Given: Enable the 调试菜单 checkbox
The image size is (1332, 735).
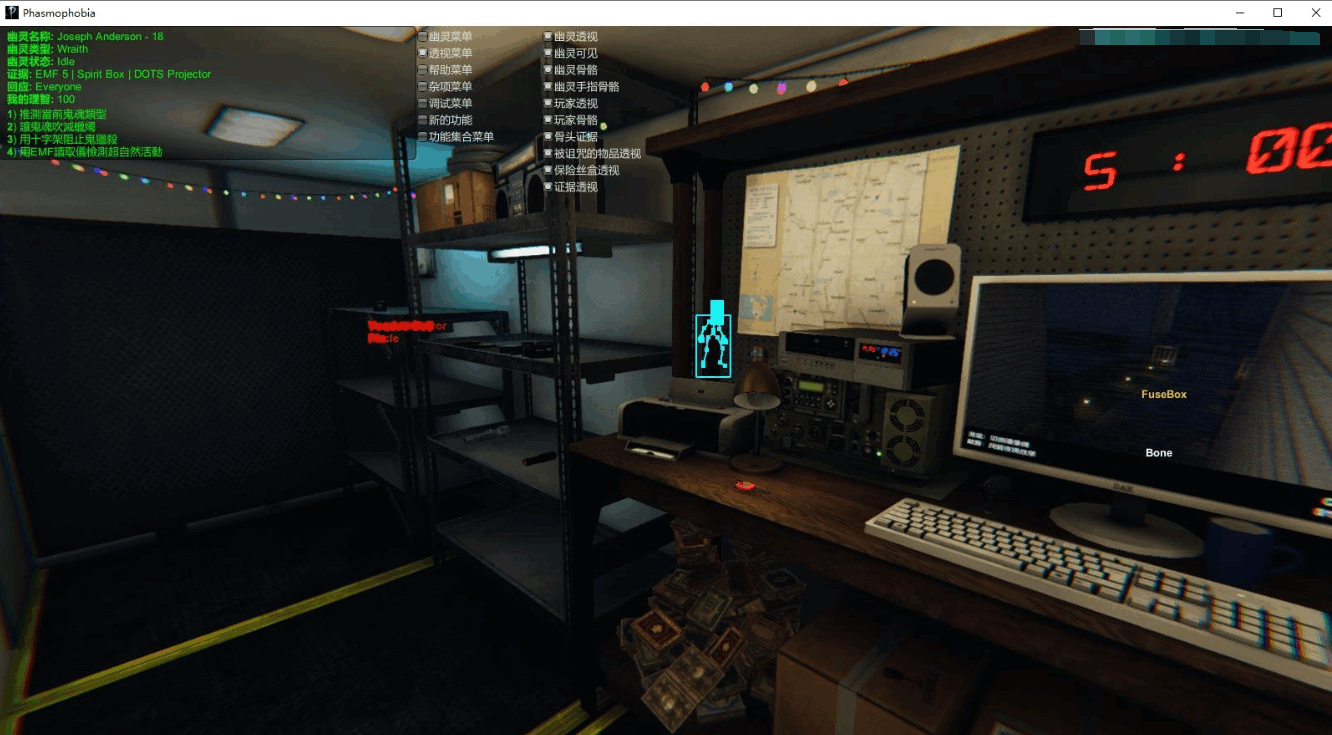Looking at the screenshot, I should [x=424, y=103].
